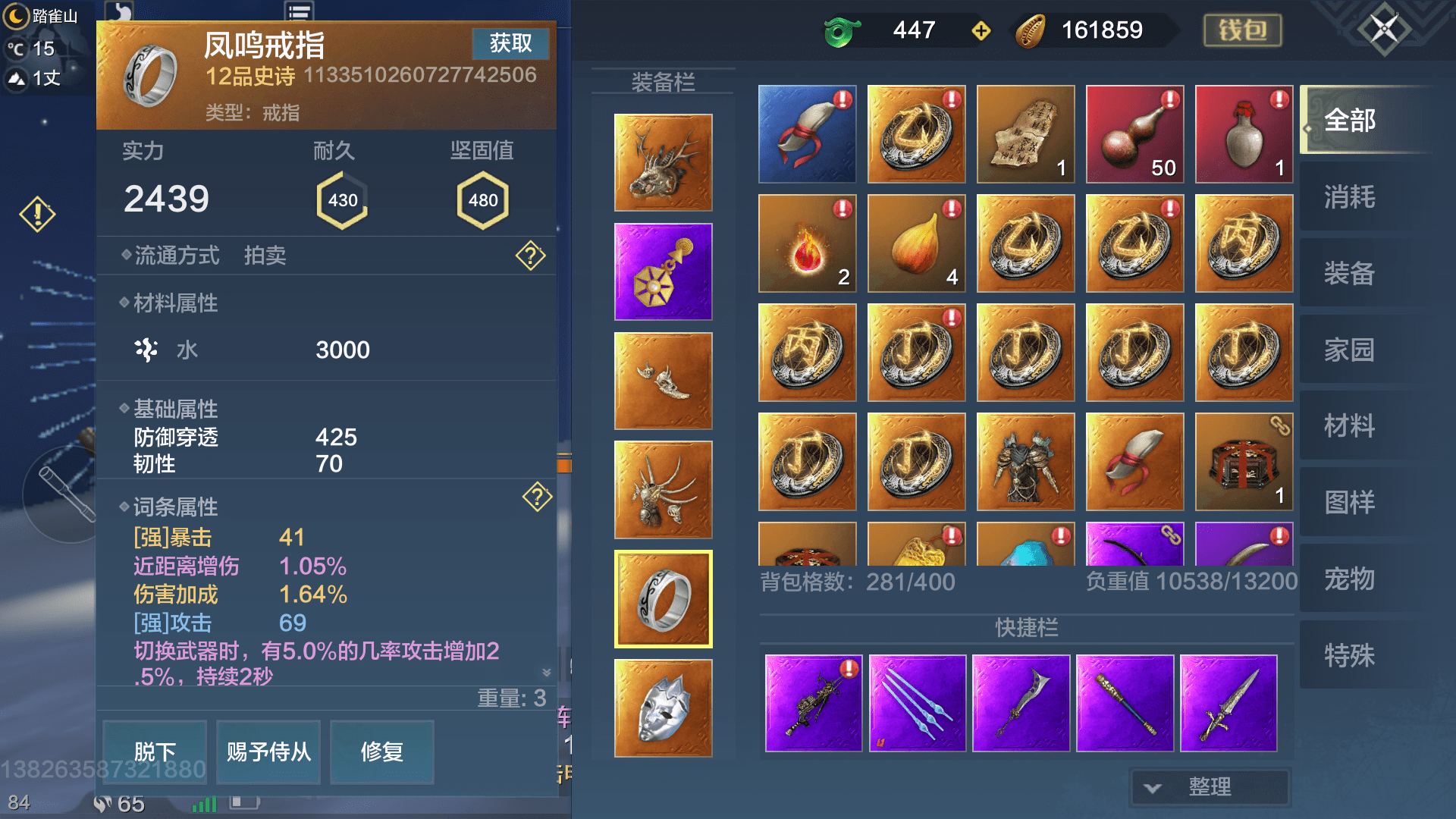Click the deer skull trophy equipment slot
The image size is (1456, 819).
663,162
